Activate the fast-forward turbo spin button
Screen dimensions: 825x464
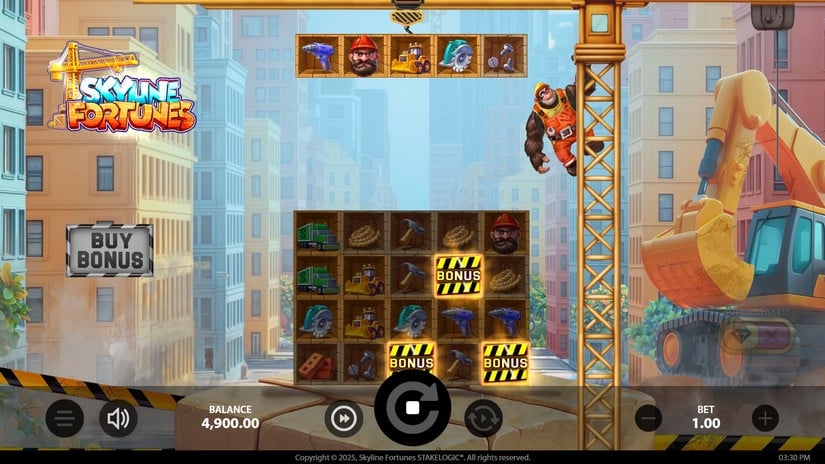(343, 419)
